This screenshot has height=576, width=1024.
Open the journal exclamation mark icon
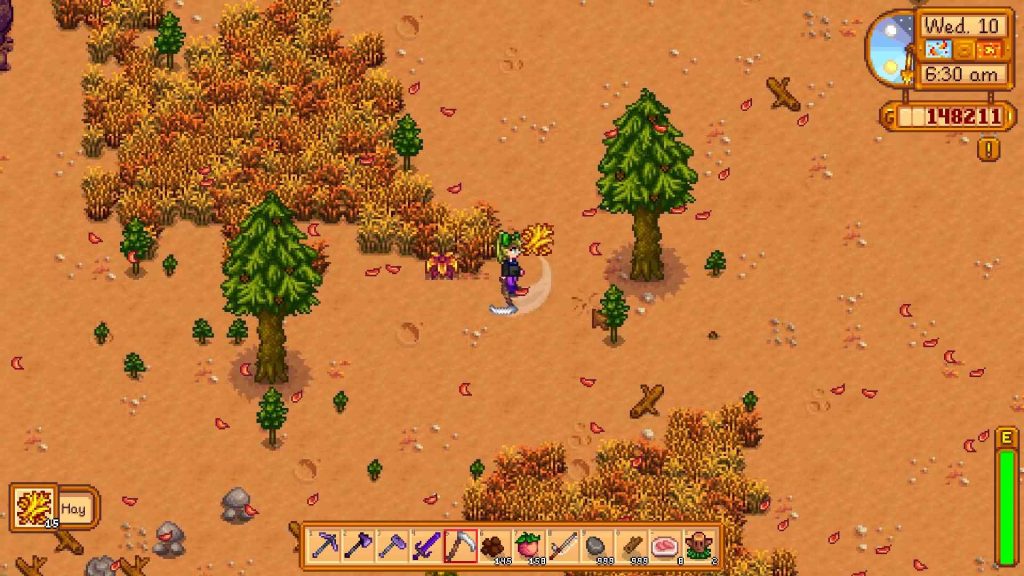click(x=989, y=150)
